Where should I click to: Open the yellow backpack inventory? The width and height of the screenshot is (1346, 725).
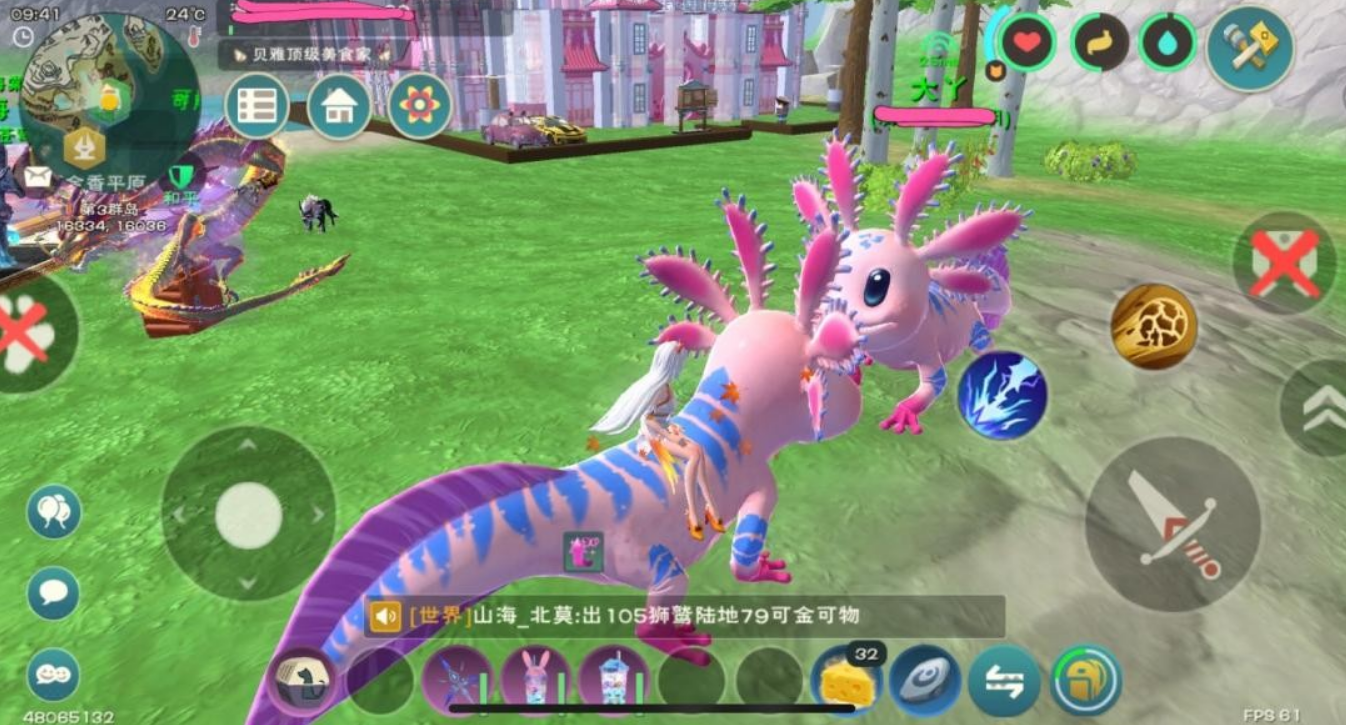point(1085,681)
